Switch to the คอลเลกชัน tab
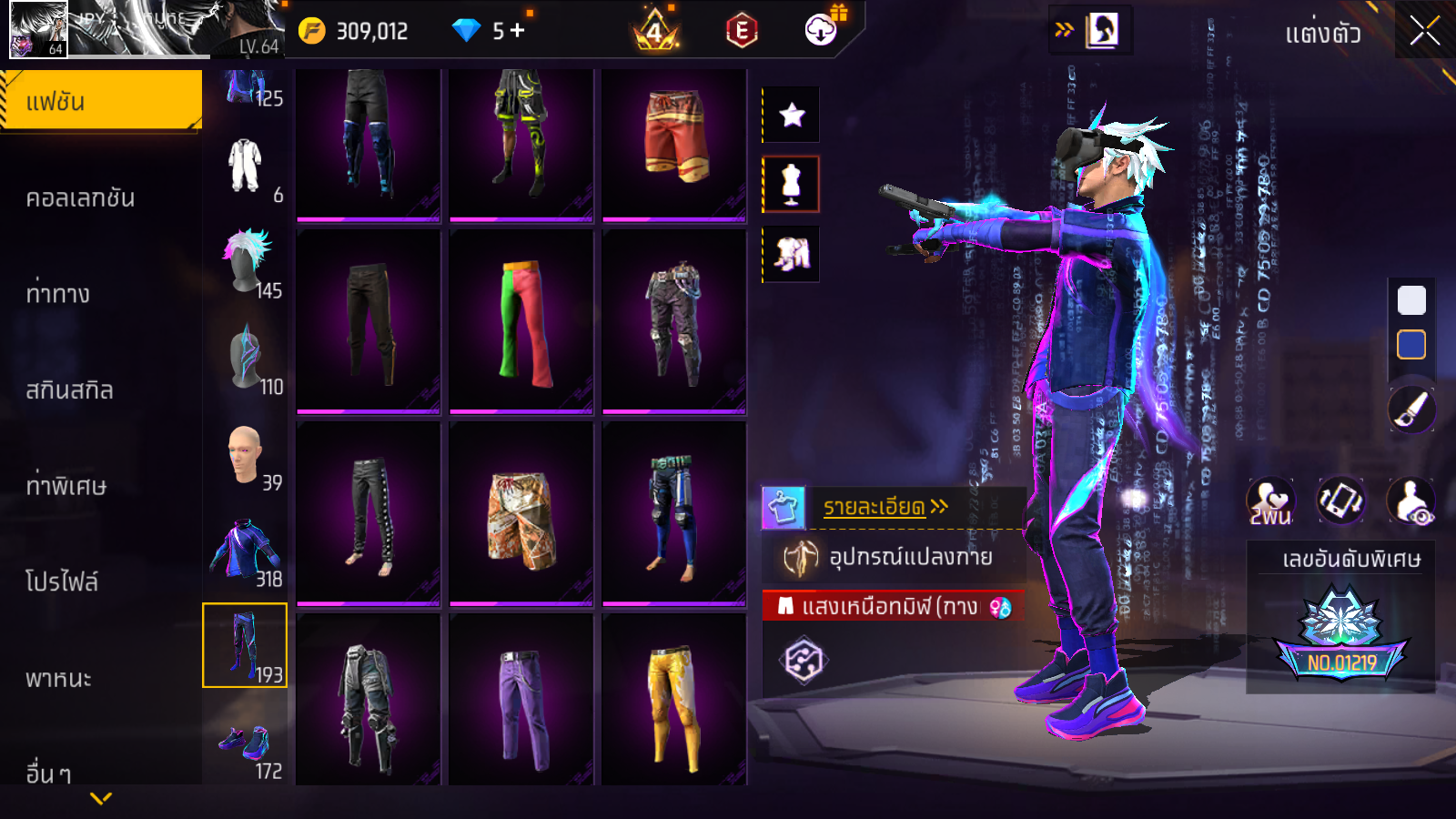 81,197
